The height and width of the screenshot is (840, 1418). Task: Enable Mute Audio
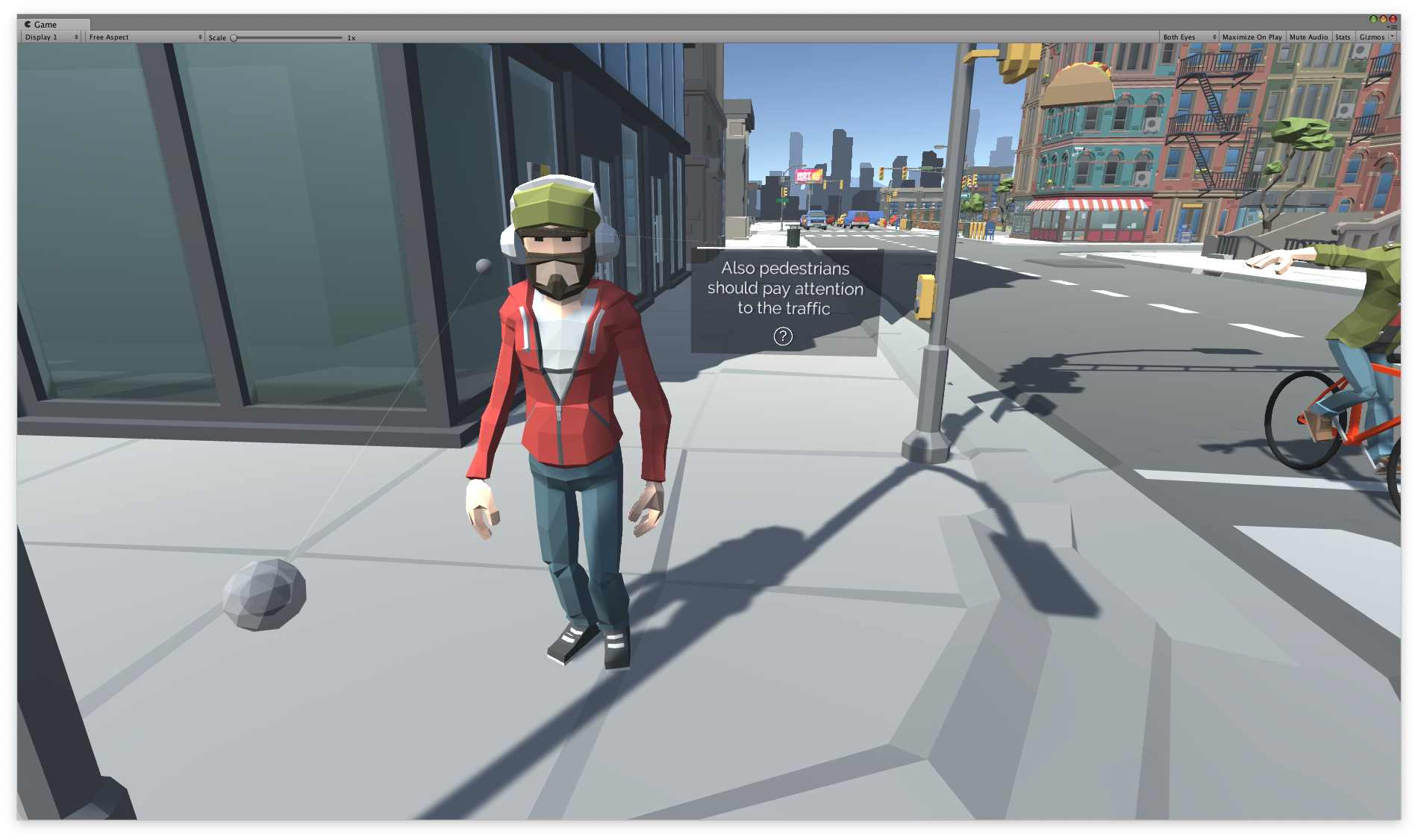(x=1308, y=37)
